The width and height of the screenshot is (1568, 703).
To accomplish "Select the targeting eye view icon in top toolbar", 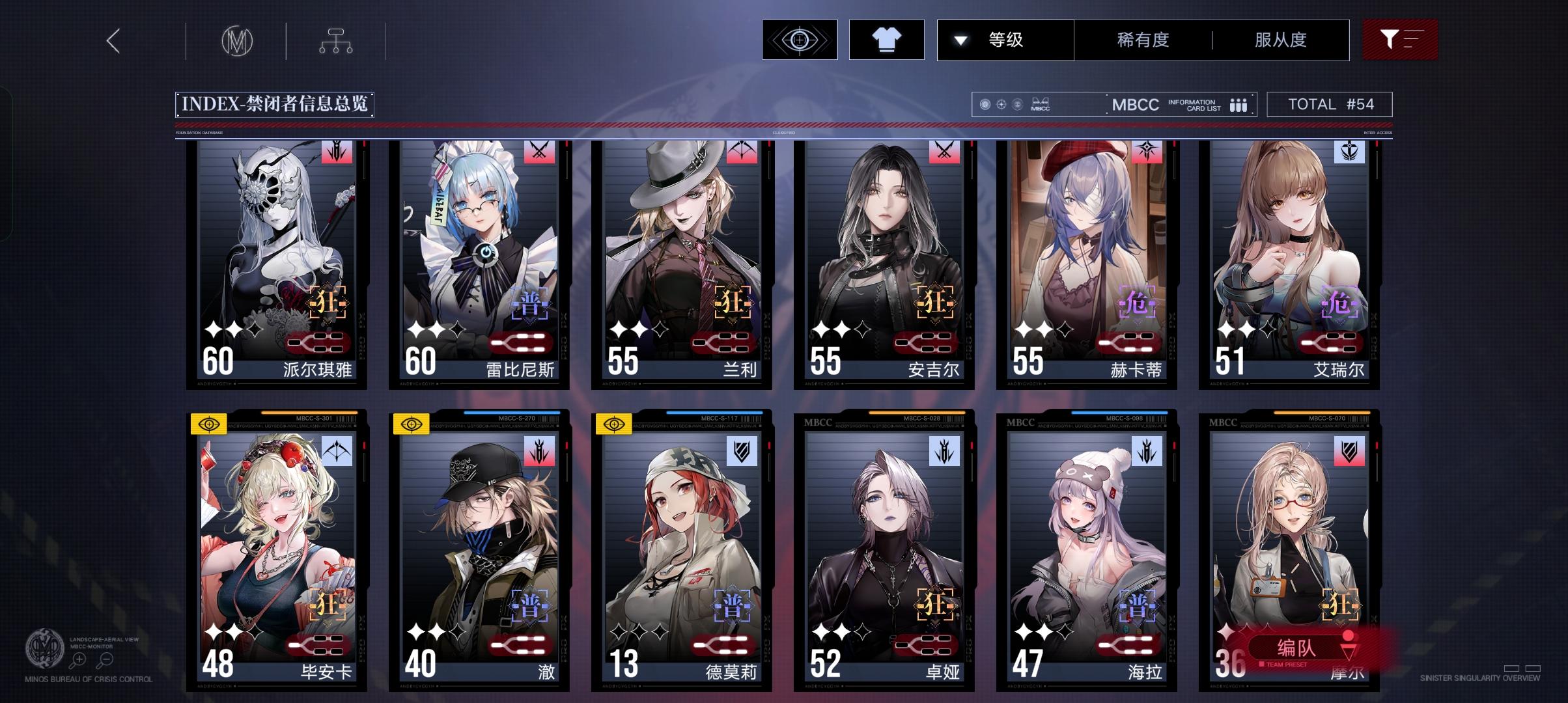I will [800, 40].
